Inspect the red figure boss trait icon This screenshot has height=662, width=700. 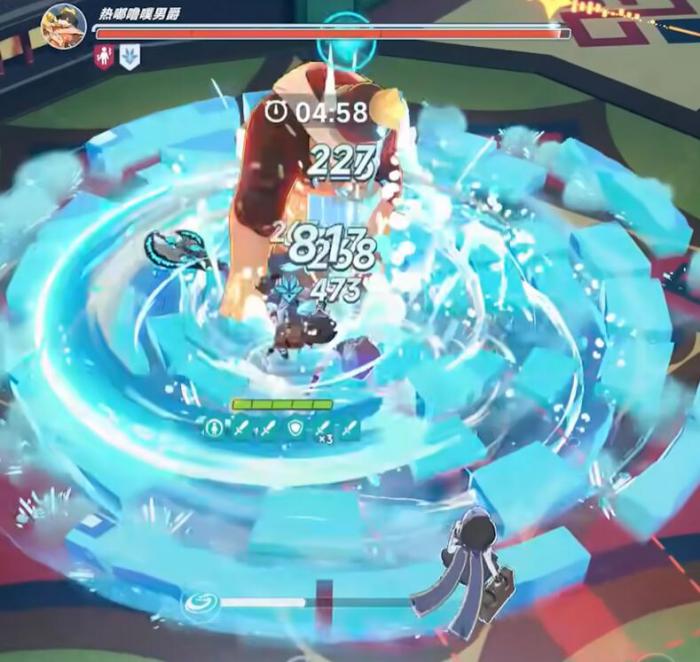click(x=104, y=57)
